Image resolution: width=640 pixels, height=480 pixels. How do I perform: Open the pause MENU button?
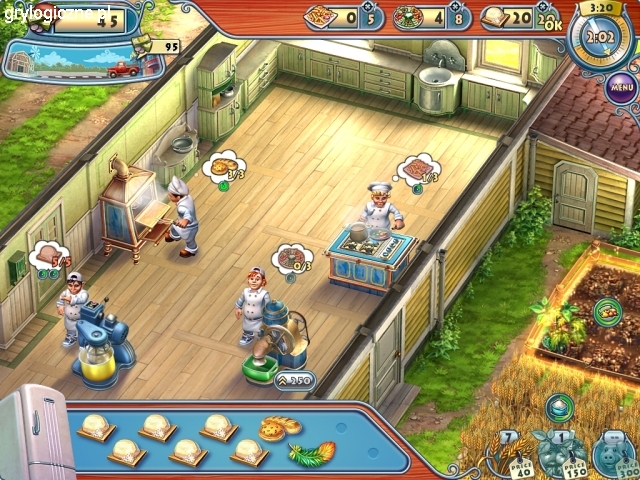coord(622,87)
